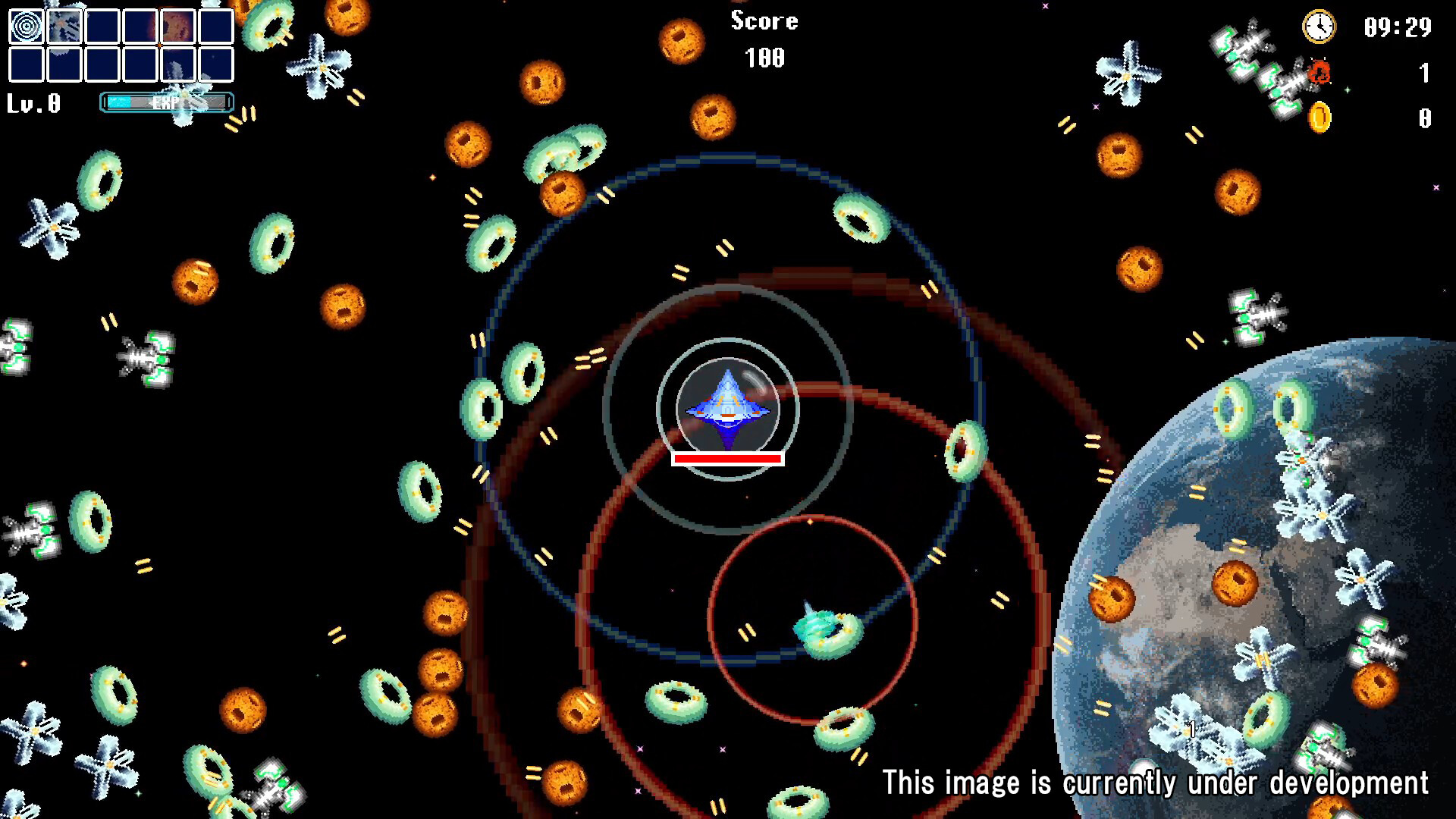Click the kill counter showing 1
Image resolution: width=1456 pixels, height=819 pixels.
point(1424,72)
